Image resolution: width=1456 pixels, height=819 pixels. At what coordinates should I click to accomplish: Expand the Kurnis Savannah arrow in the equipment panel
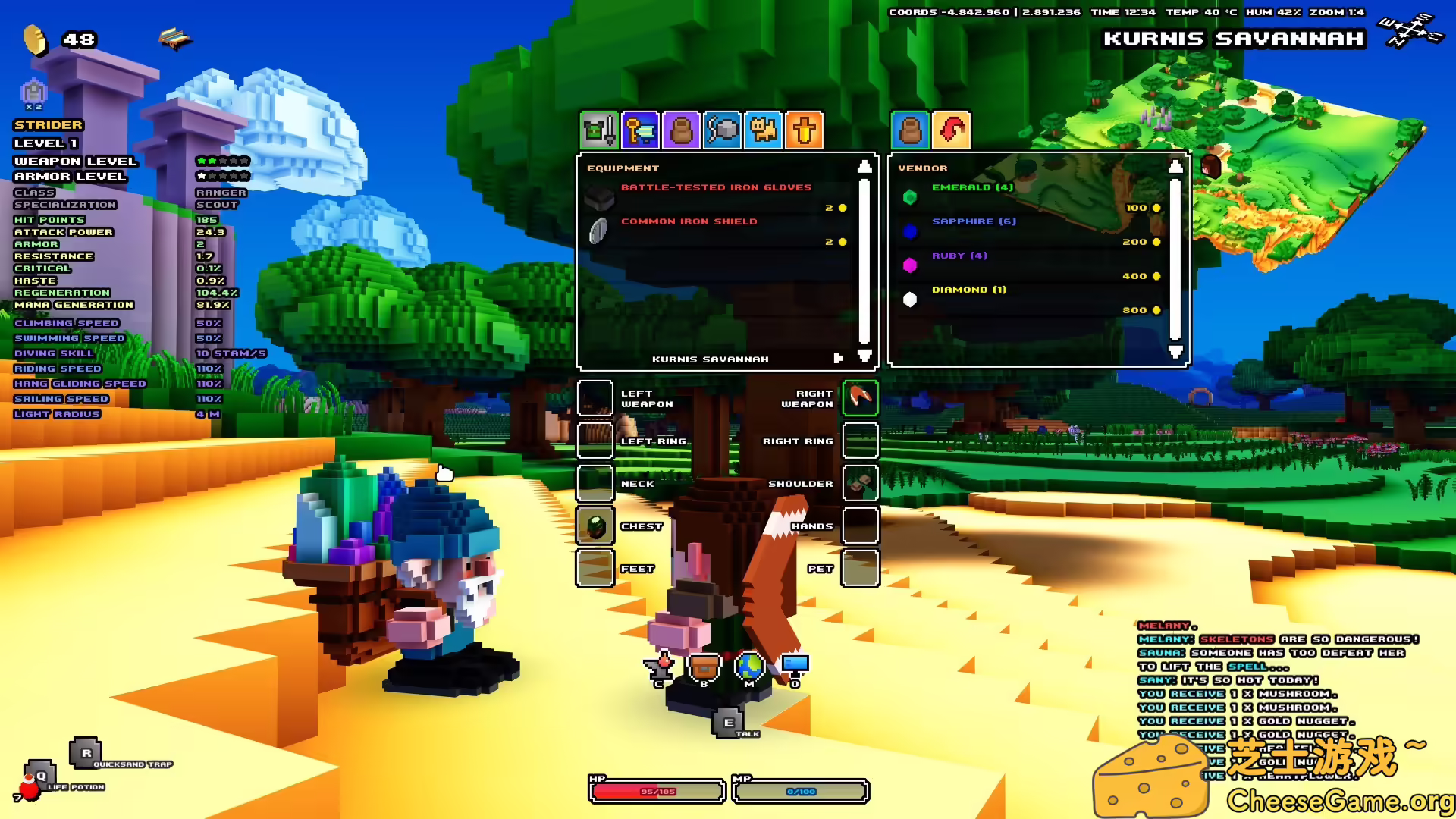837,359
